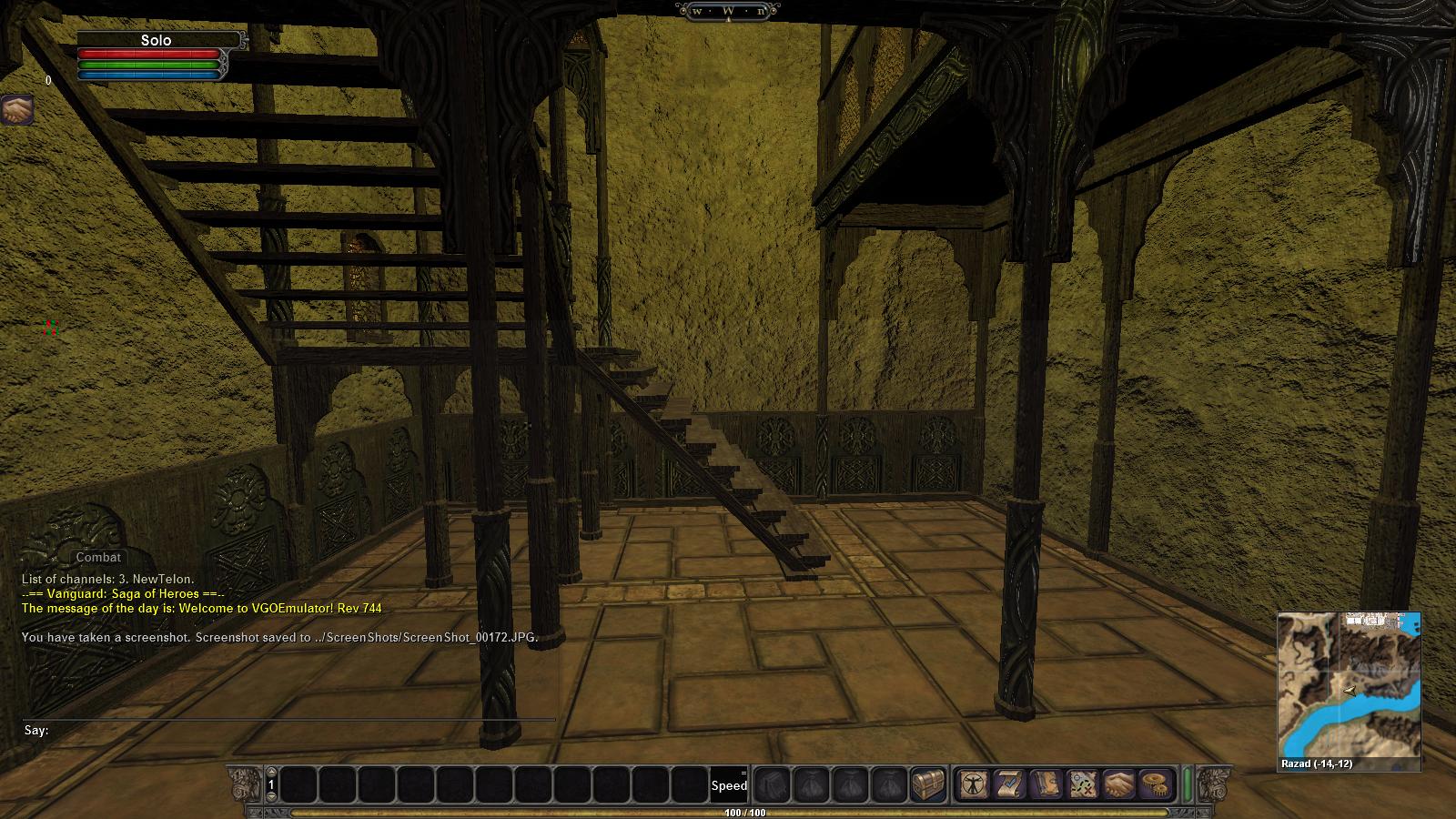
Task: Open the treasure chest inventory icon
Action: click(928, 784)
